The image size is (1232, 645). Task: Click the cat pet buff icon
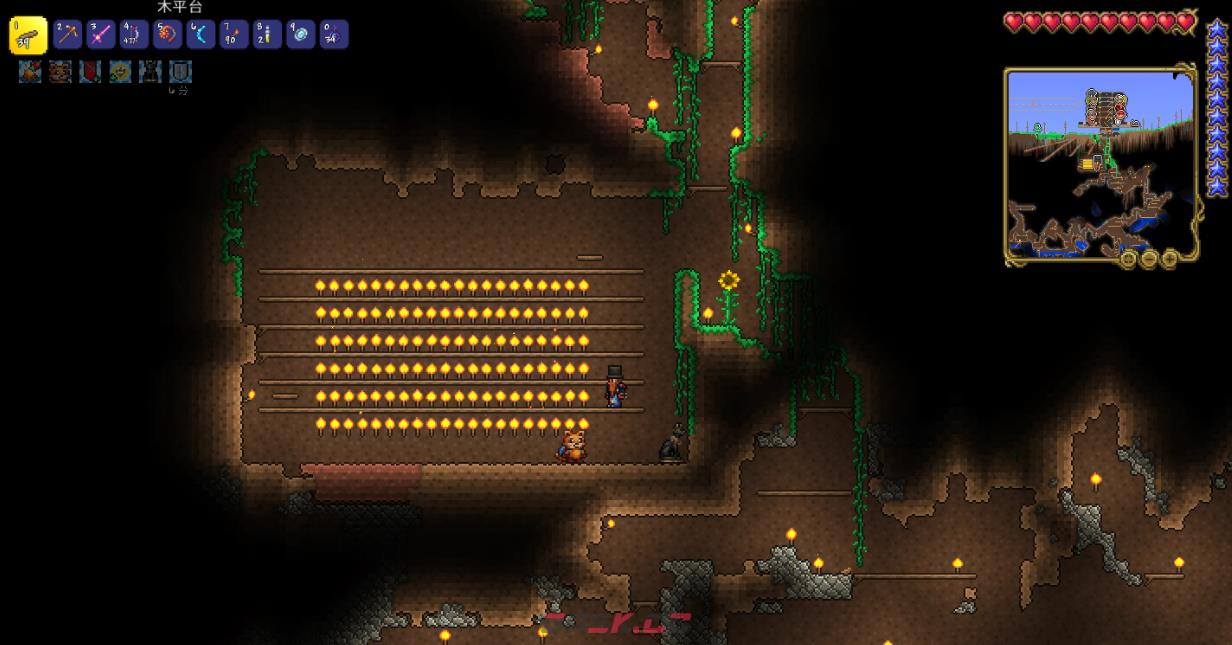coord(60,72)
